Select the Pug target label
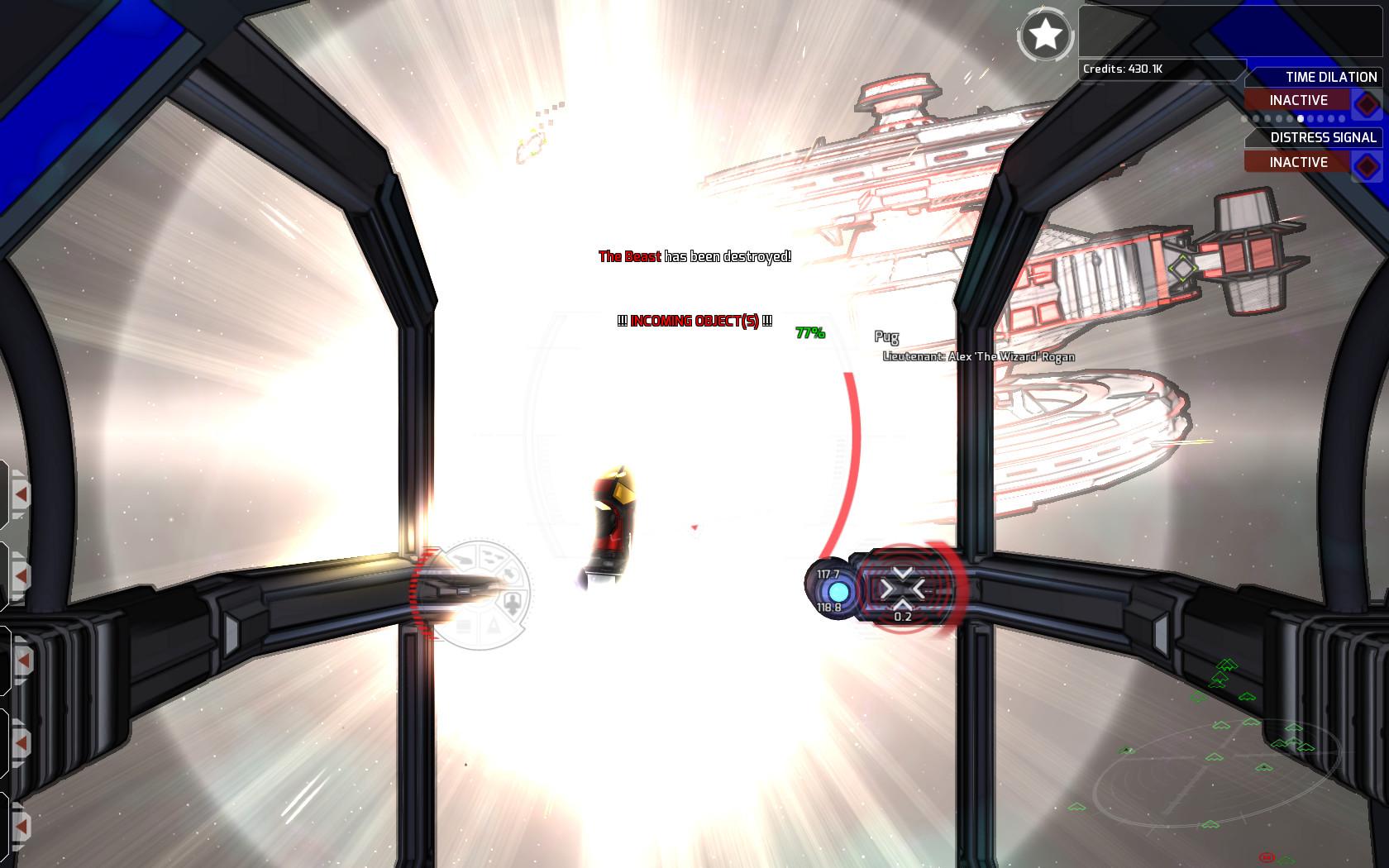 (x=886, y=337)
